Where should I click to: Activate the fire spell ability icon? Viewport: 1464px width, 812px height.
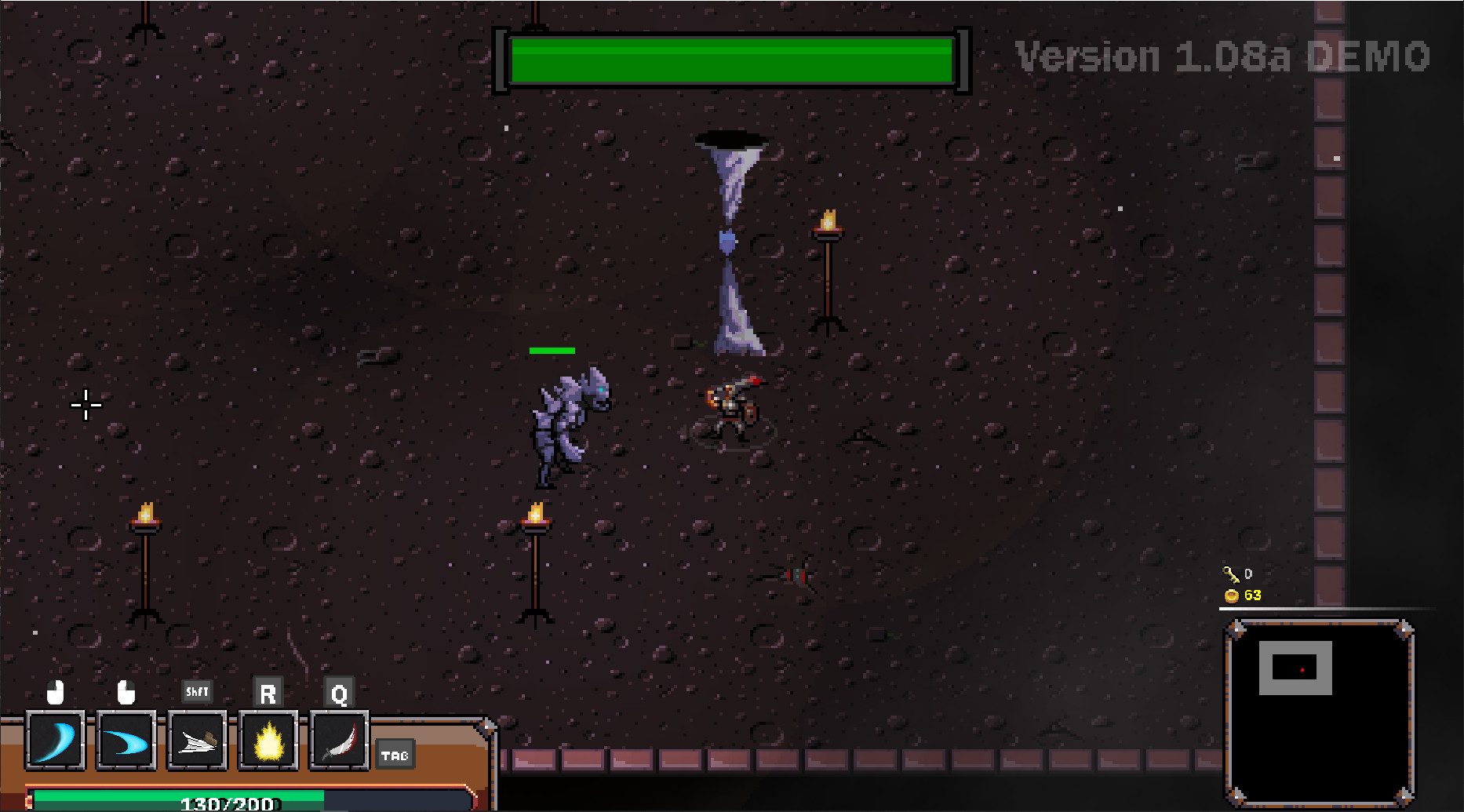(268, 740)
